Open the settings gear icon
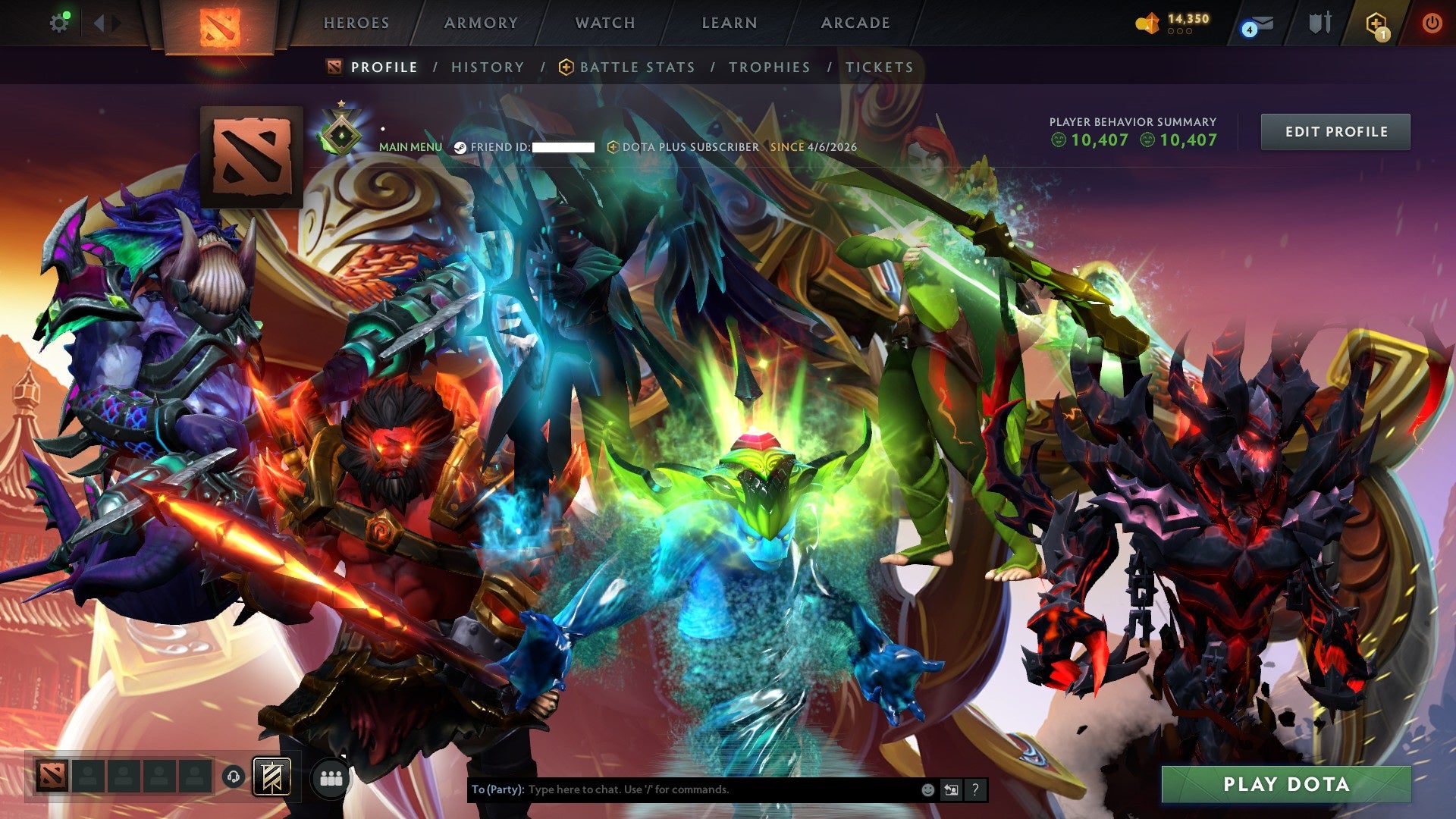The image size is (1456, 819). 60,22
